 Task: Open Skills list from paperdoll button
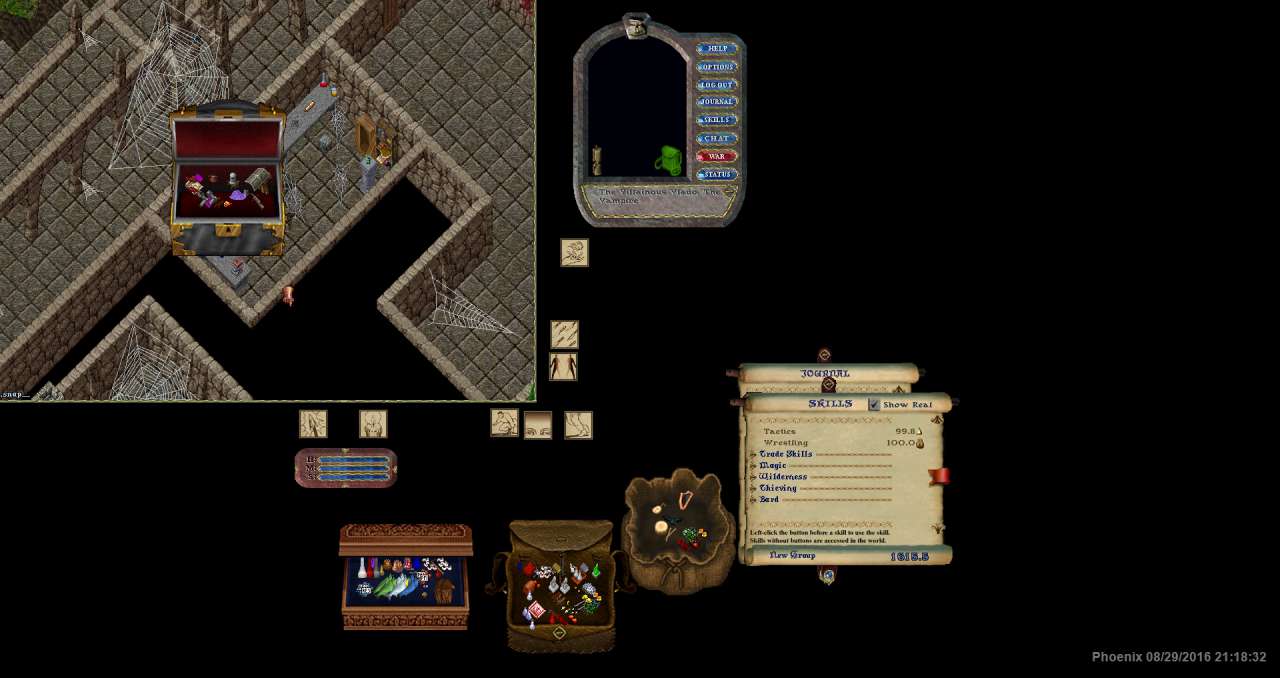click(717, 120)
